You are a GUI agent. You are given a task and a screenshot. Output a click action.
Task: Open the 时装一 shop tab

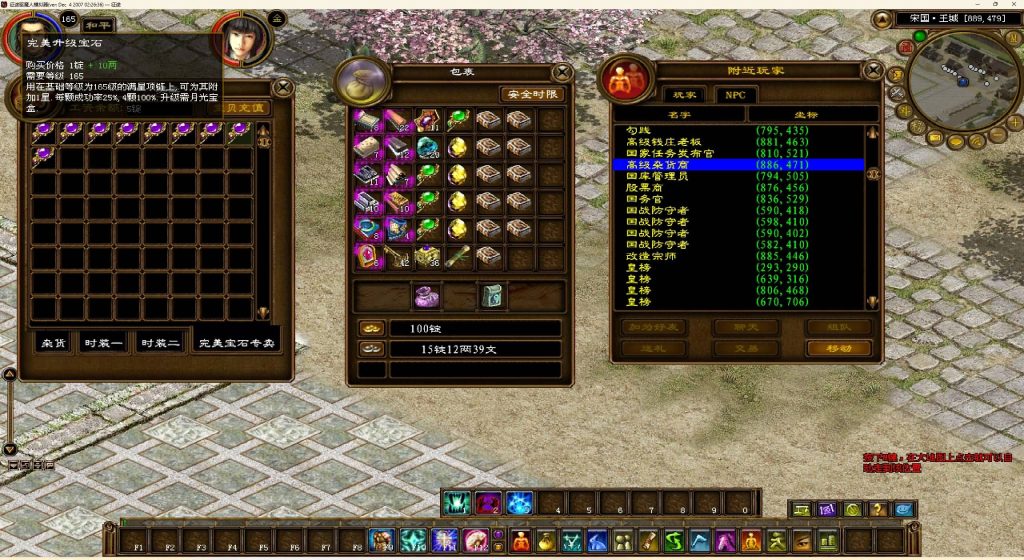pos(105,343)
